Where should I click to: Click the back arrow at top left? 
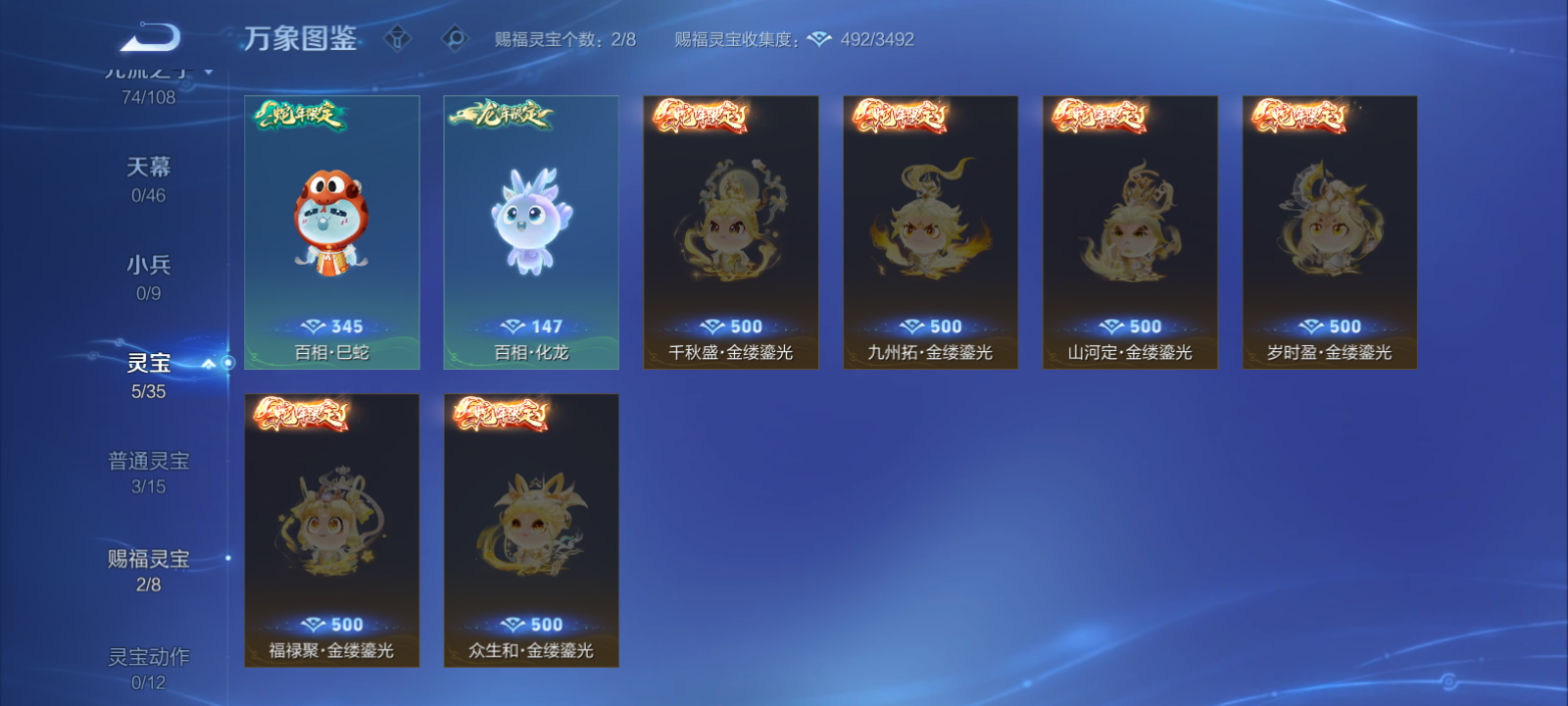click(x=154, y=35)
